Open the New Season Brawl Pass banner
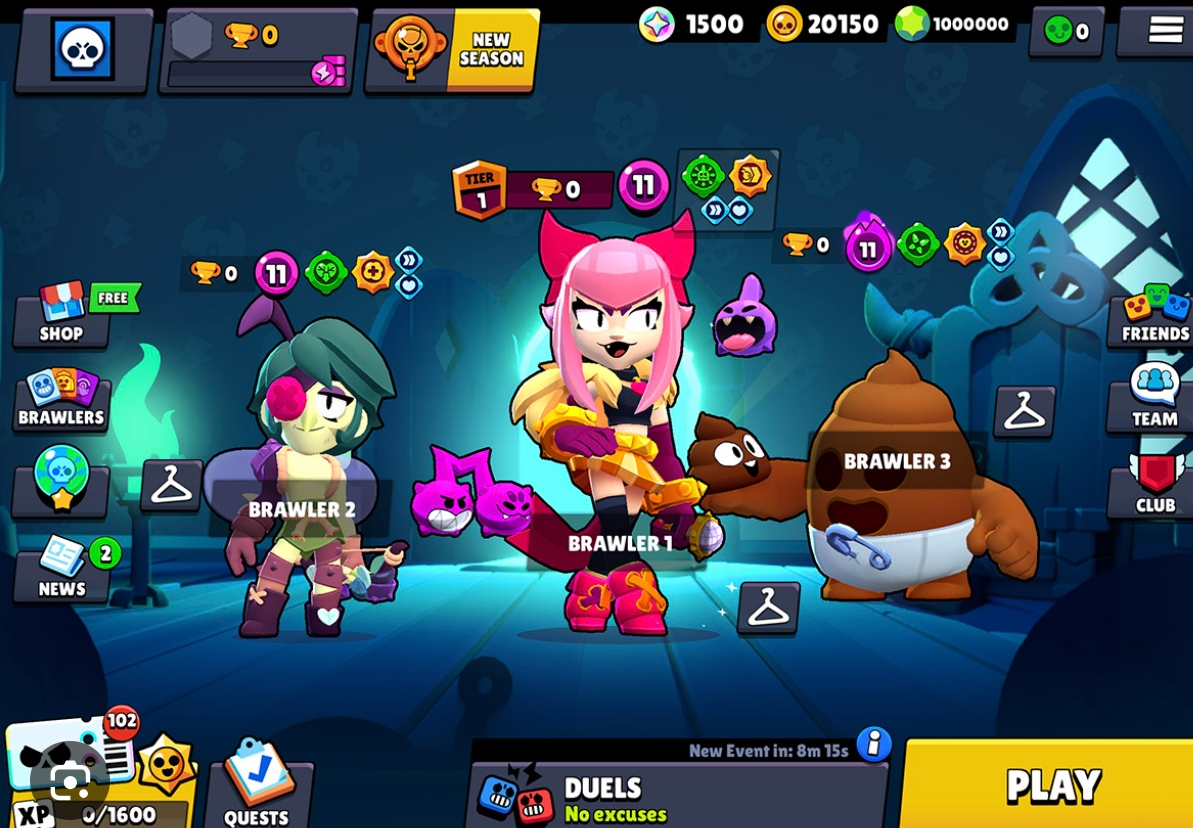 455,50
